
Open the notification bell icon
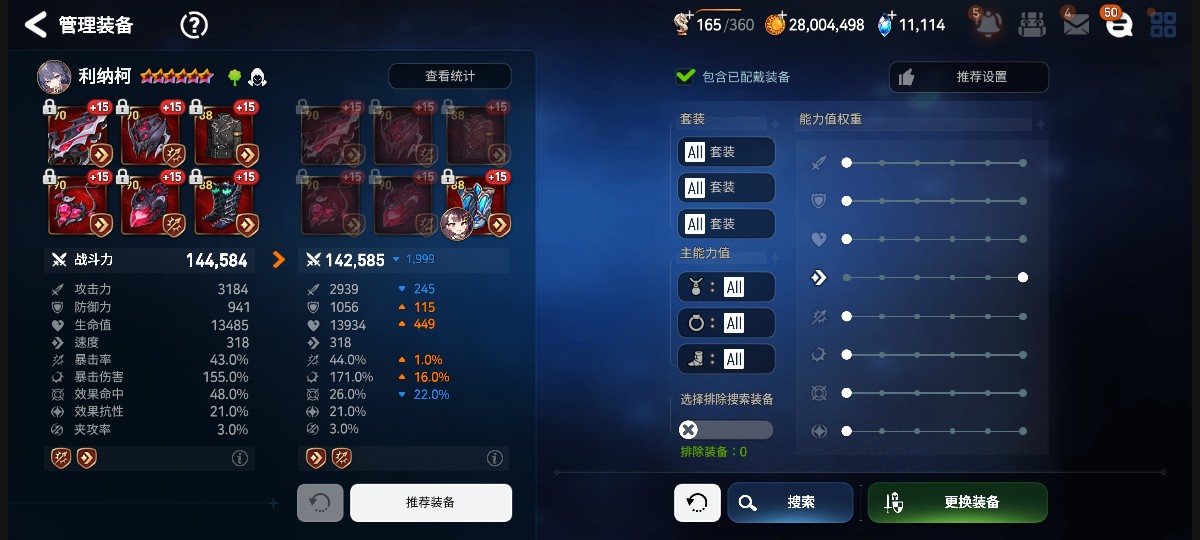tap(987, 25)
